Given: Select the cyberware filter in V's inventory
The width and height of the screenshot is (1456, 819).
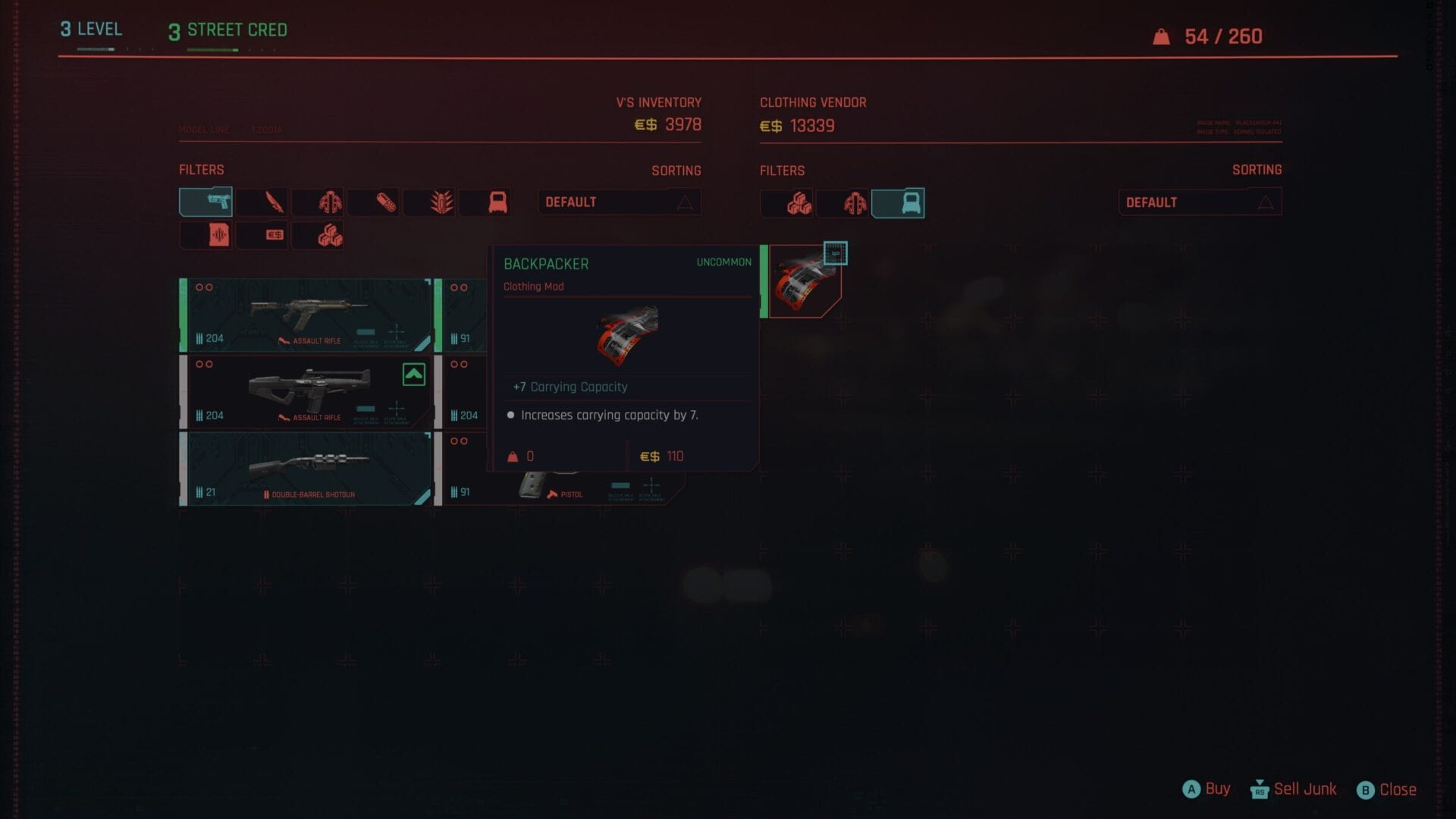Looking at the screenshot, I should (x=318, y=202).
